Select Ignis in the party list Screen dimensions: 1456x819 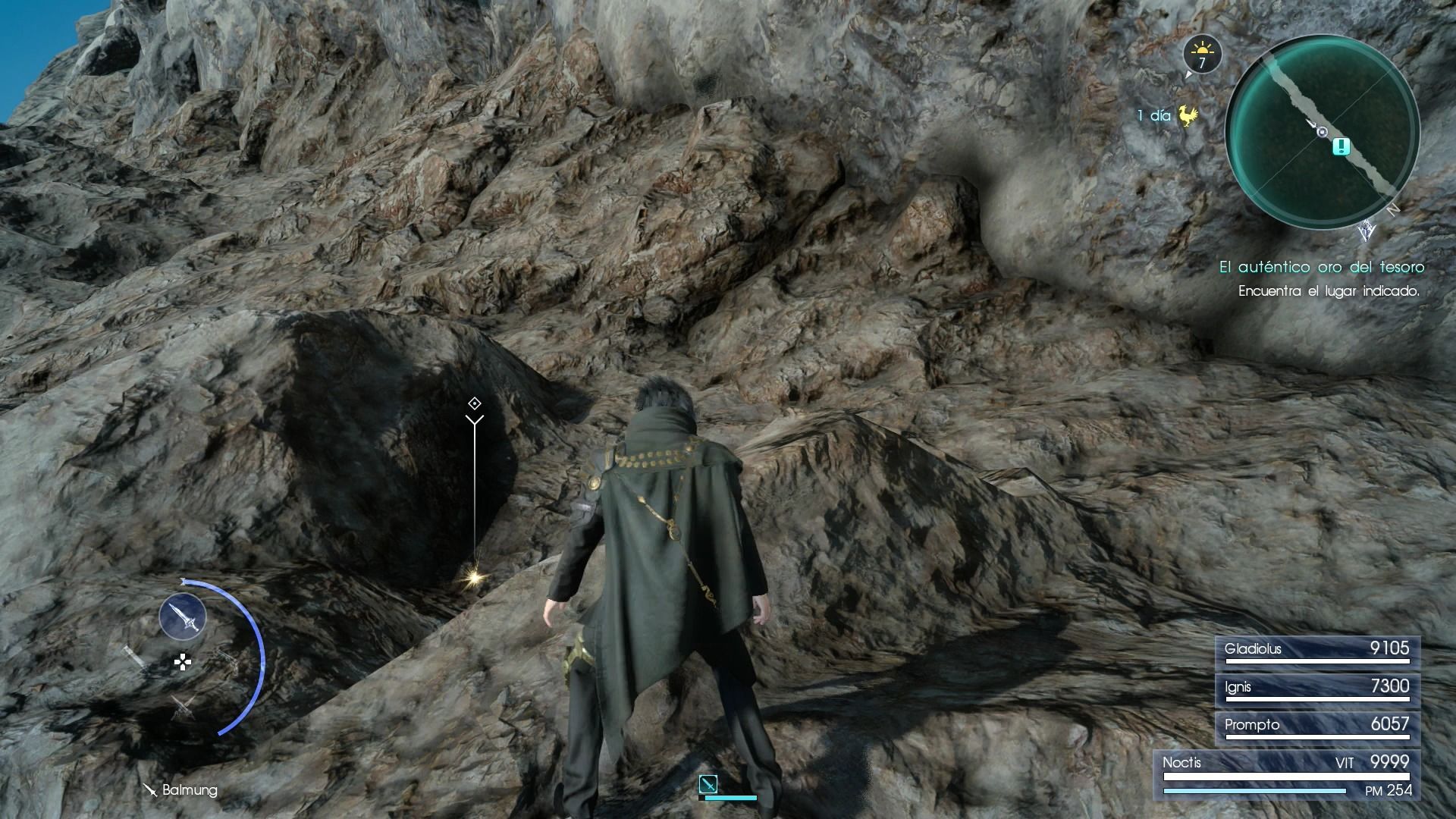coord(1317,689)
